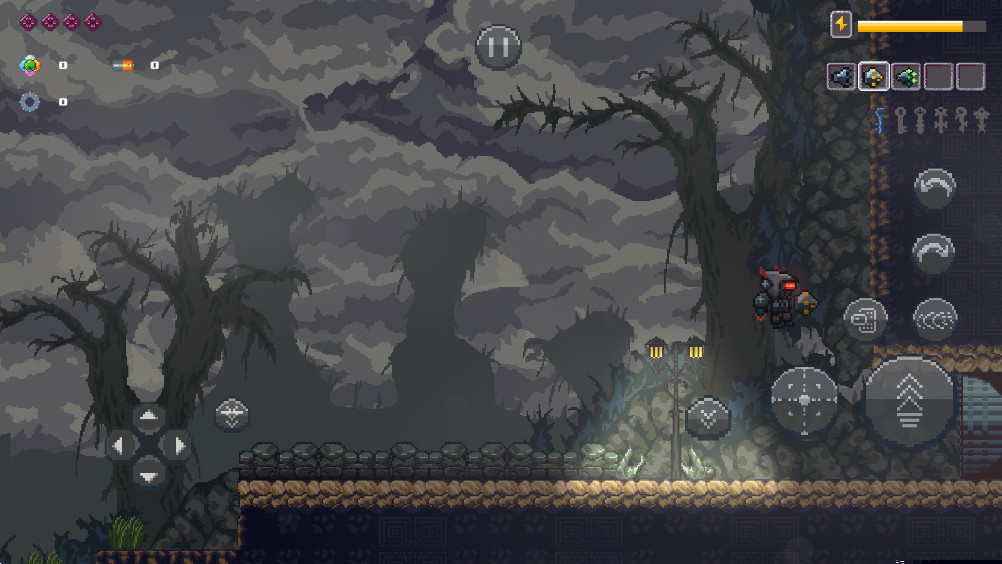Activate the triple-chevron dash button
The image size is (1002, 564).
point(935,319)
